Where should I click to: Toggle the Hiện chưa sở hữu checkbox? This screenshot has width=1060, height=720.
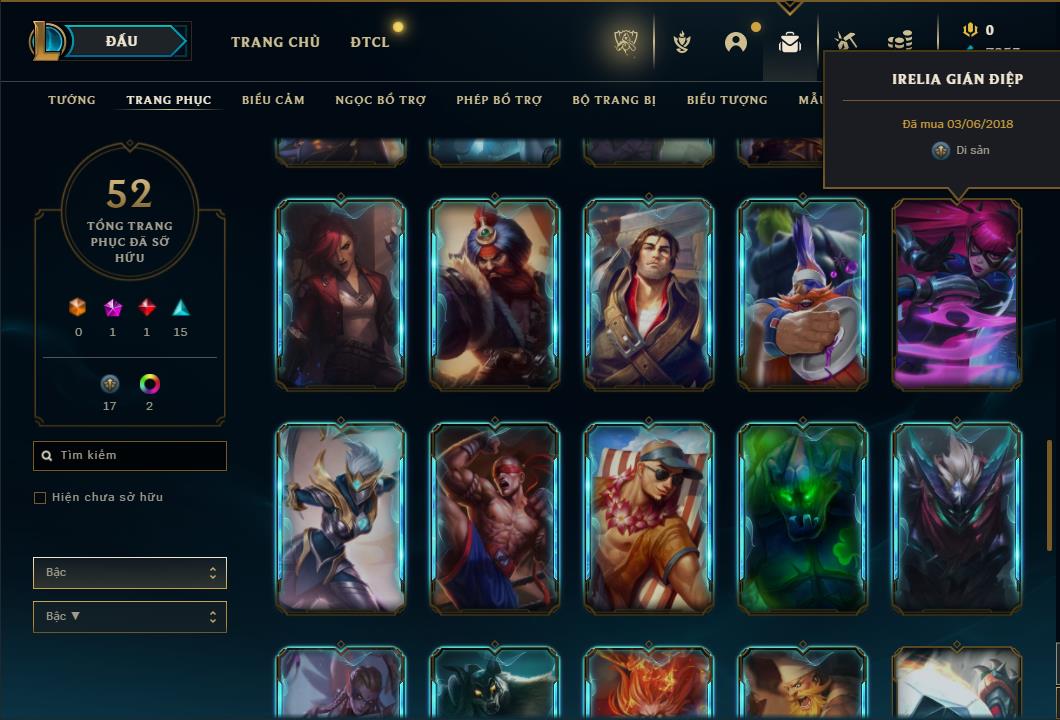[x=40, y=498]
